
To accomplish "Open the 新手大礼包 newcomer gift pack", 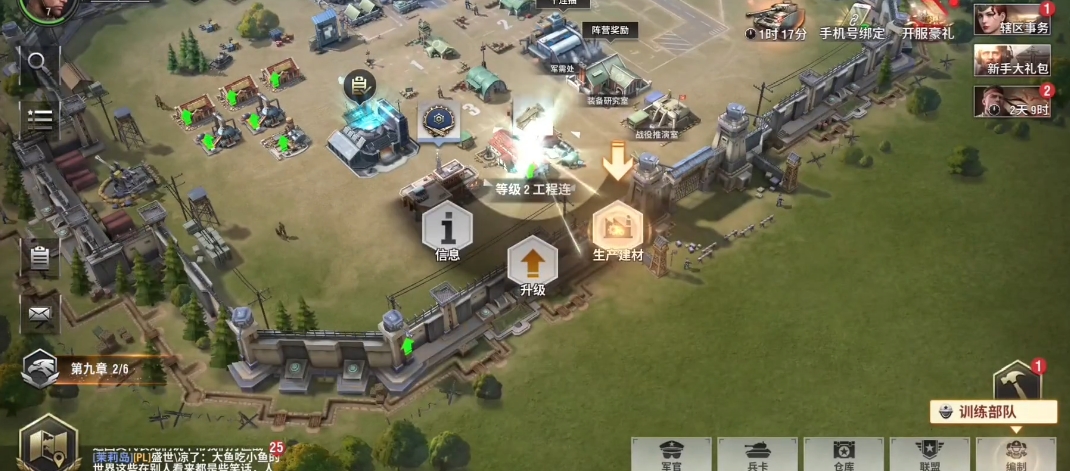I will (1012, 60).
